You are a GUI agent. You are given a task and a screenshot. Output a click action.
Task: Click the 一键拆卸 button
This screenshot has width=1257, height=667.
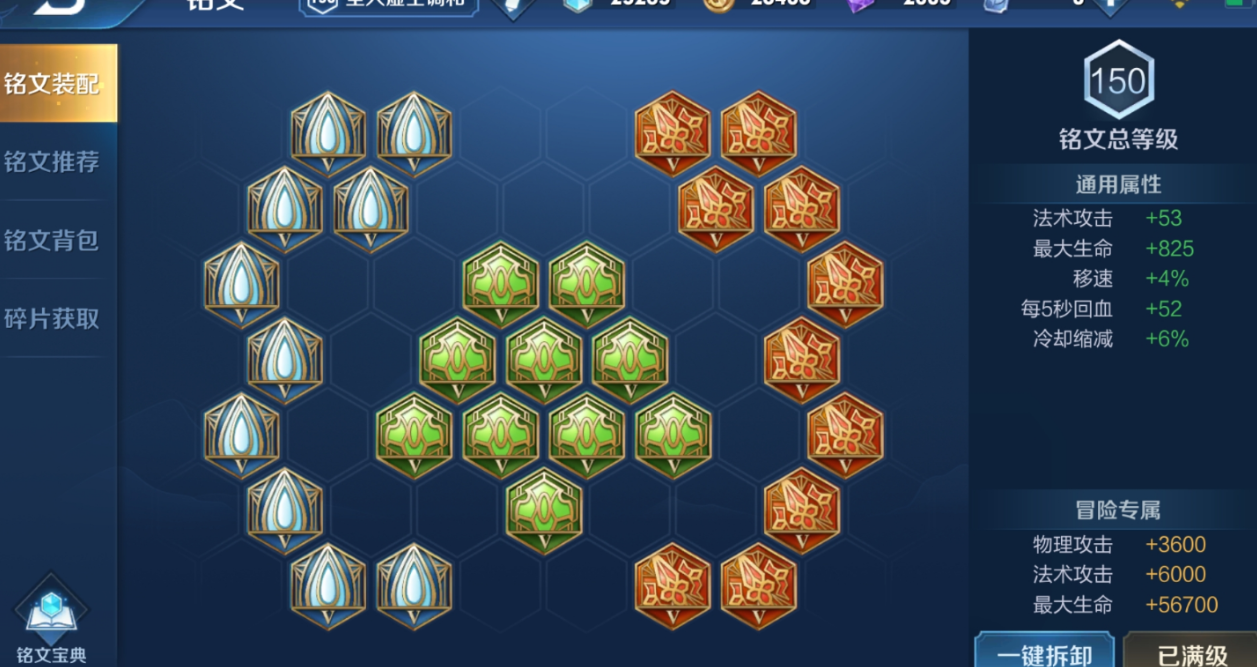click(1044, 653)
